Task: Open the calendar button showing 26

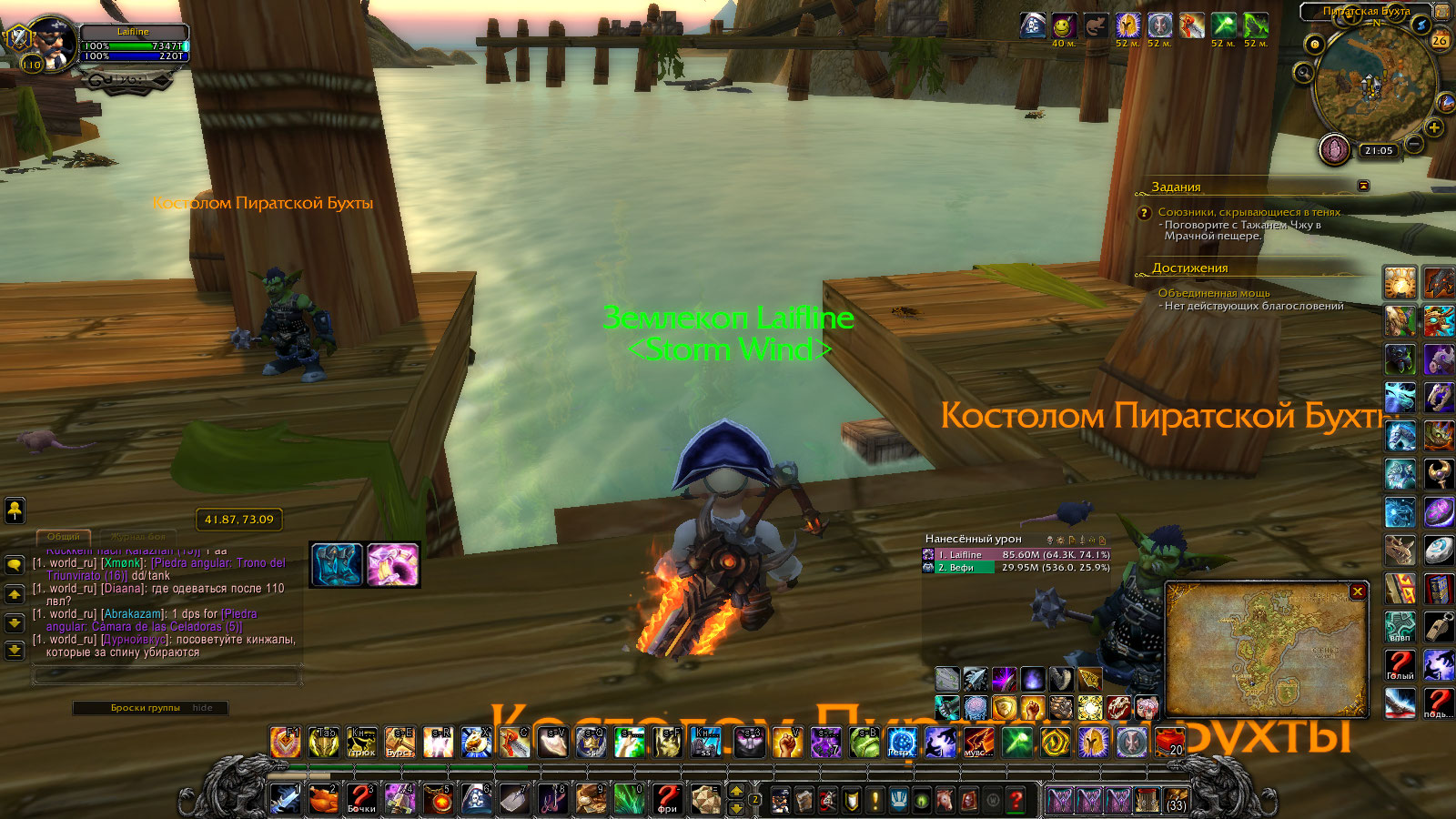Action: 1440,40
